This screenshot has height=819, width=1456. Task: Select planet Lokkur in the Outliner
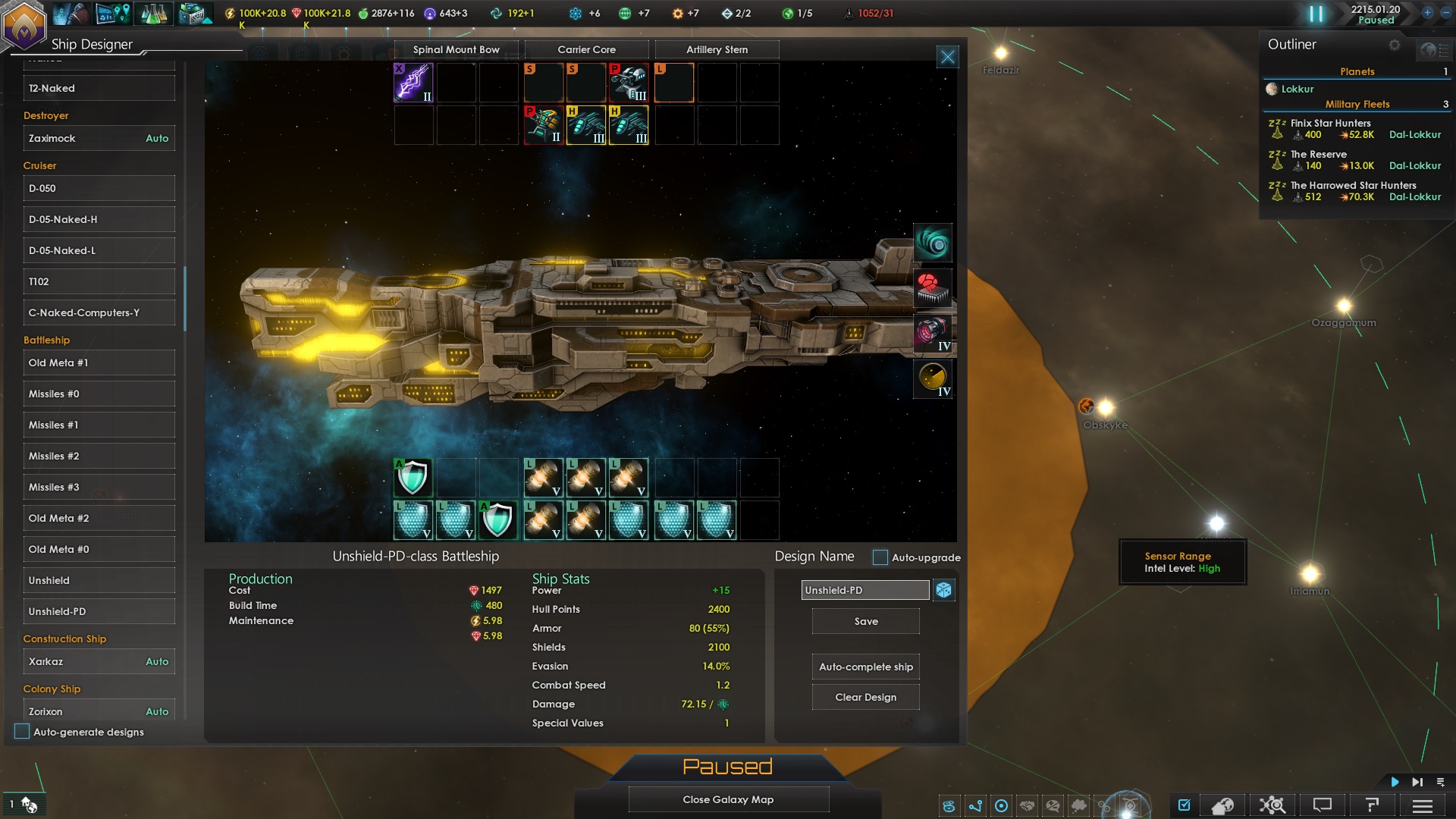(x=1297, y=89)
